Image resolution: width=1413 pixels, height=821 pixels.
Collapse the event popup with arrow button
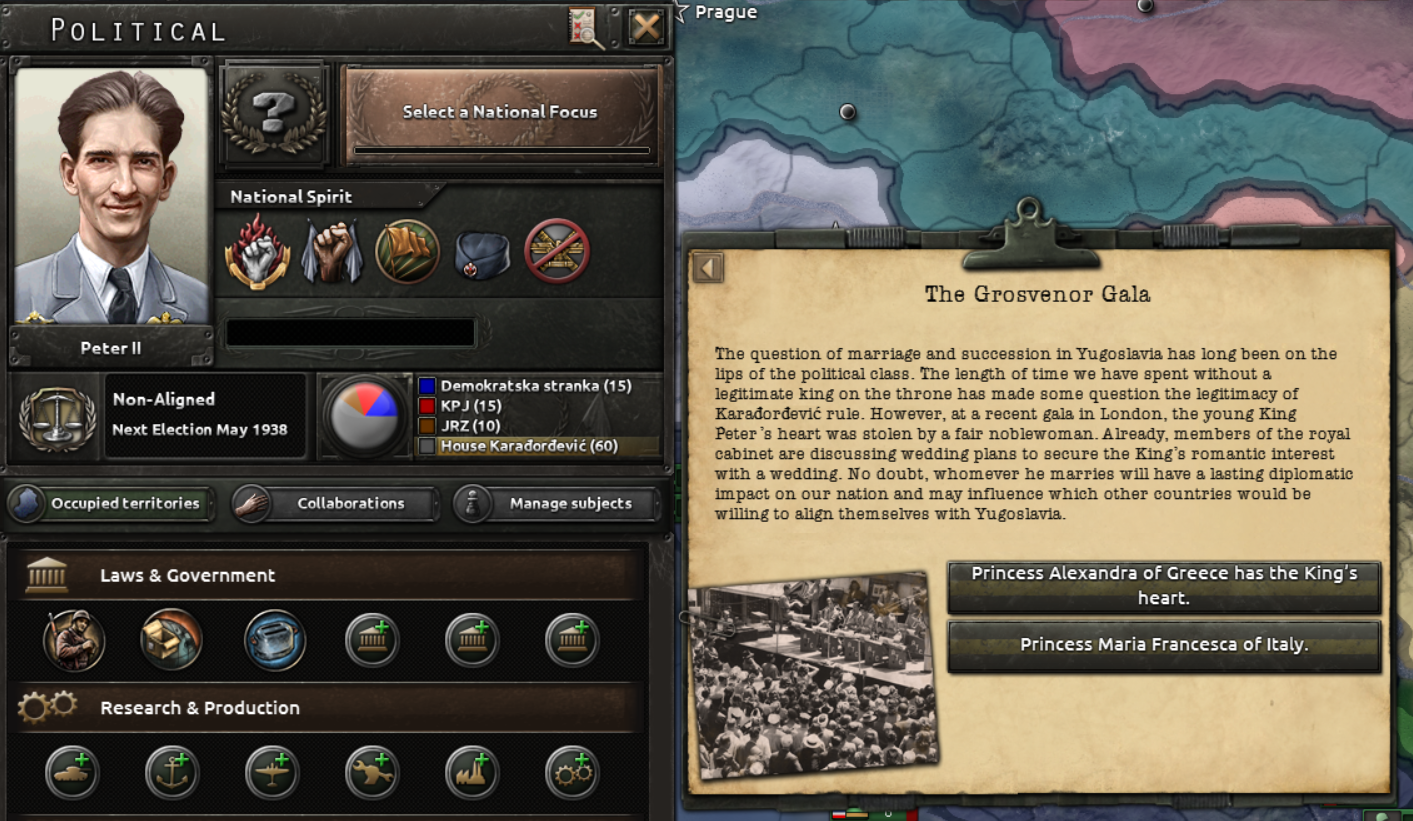pos(708,268)
